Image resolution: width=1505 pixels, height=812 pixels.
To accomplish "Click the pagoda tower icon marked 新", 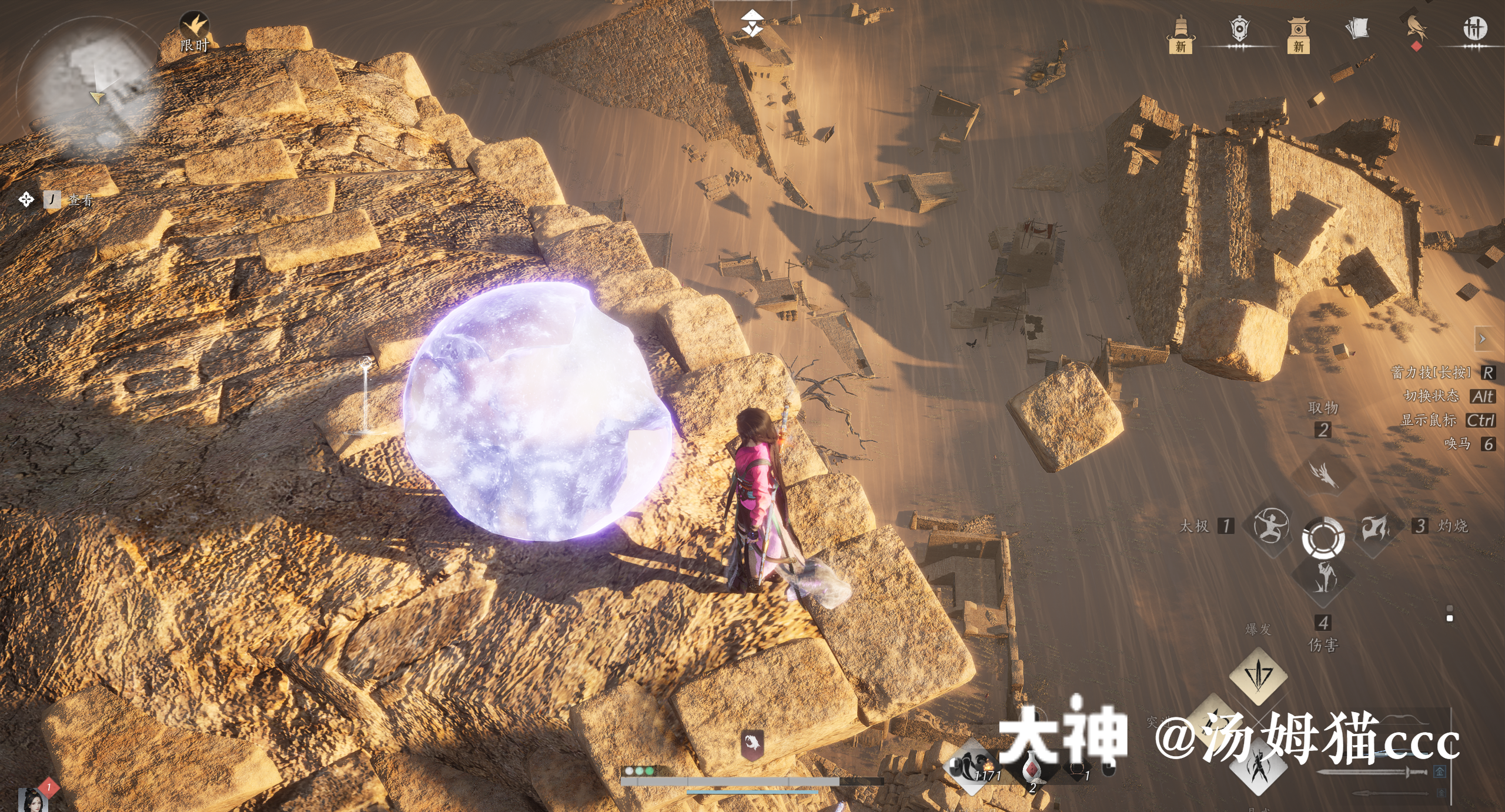I will (1180, 34).
